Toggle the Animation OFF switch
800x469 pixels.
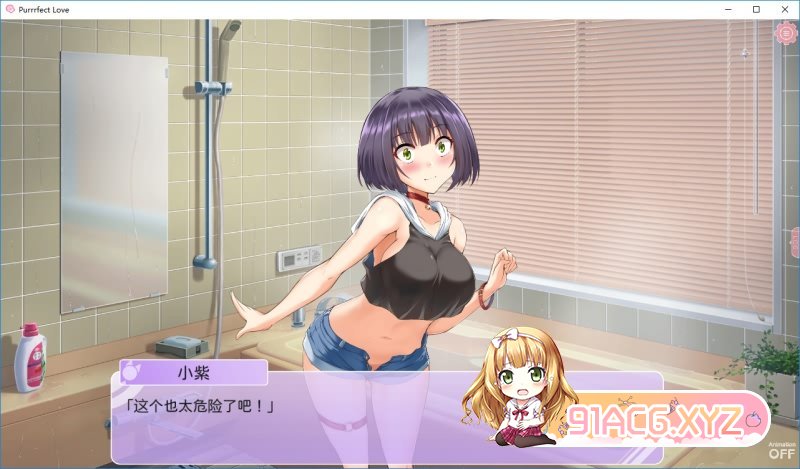[x=781, y=450]
